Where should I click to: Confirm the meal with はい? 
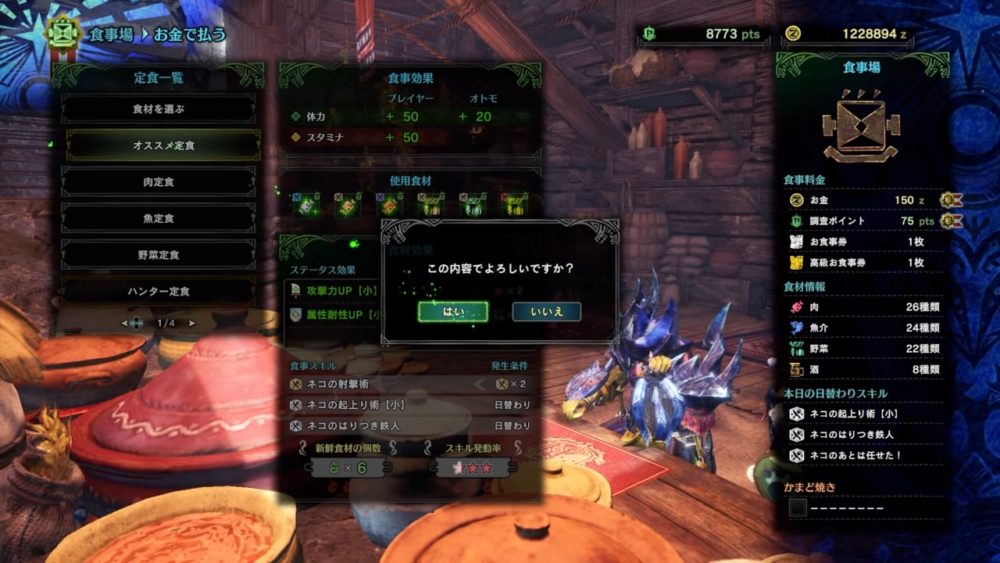click(x=453, y=311)
